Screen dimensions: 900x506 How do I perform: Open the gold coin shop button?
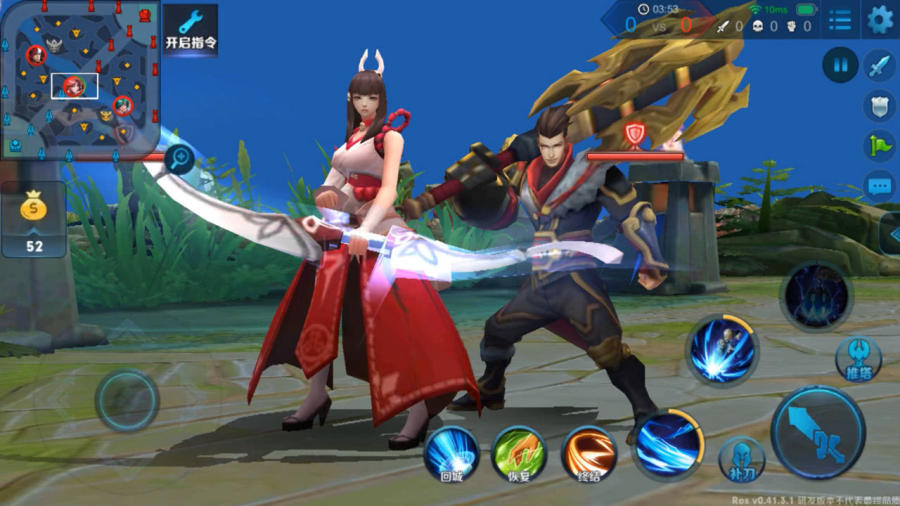coord(34,219)
